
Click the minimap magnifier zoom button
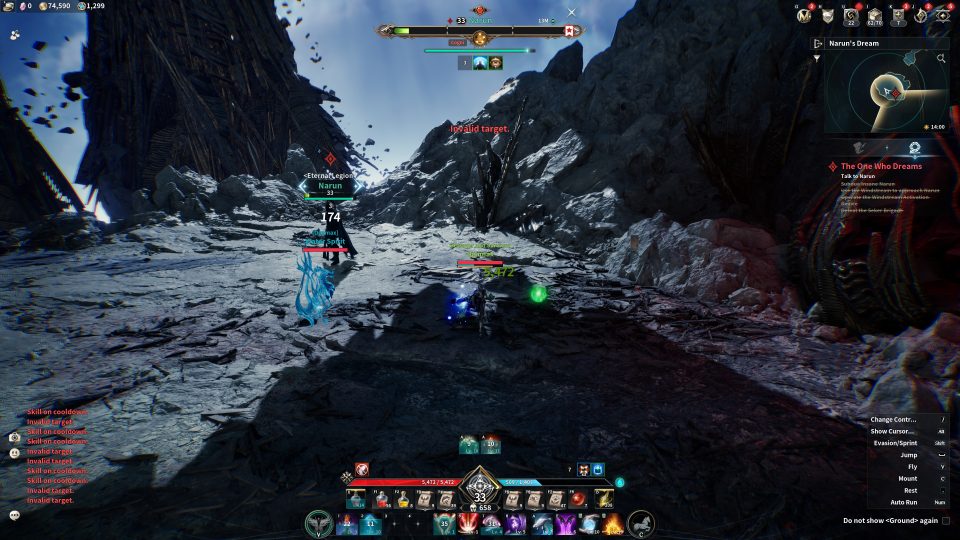click(x=941, y=59)
